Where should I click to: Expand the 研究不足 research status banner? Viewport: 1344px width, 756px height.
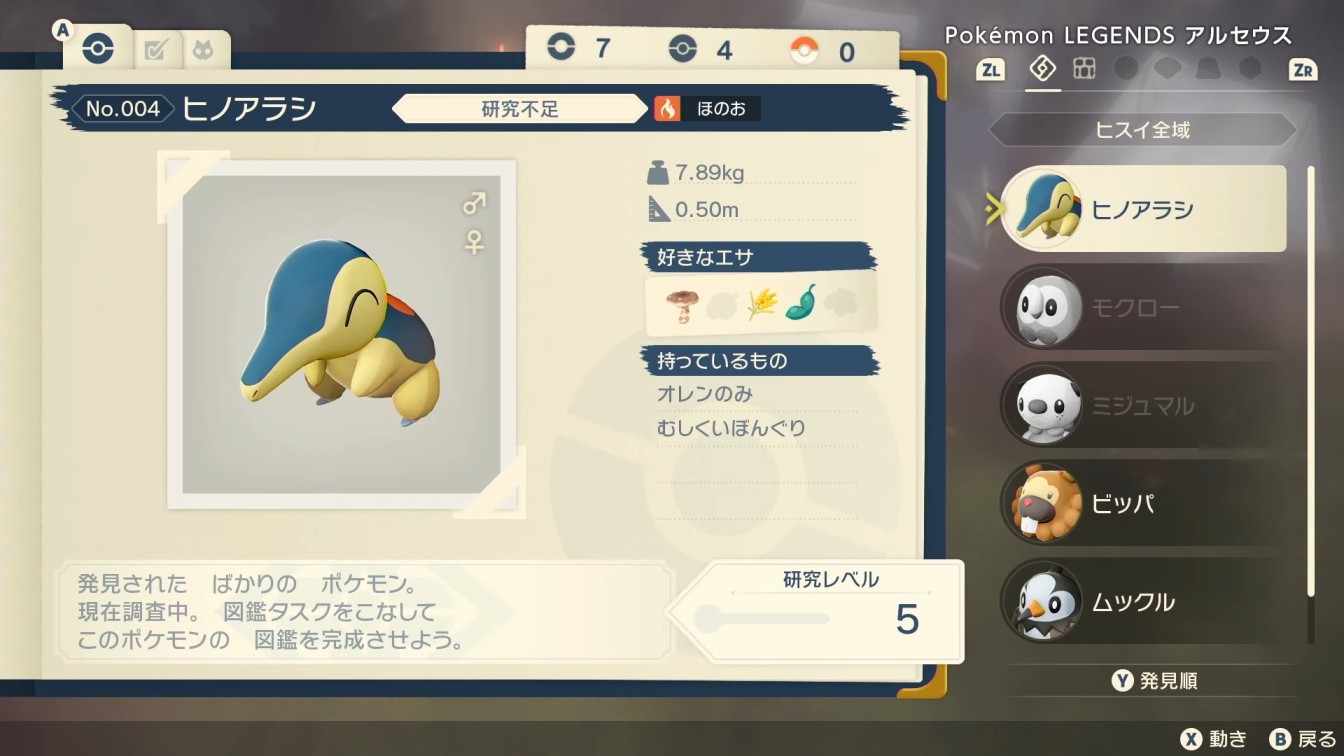click(x=519, y=108)
